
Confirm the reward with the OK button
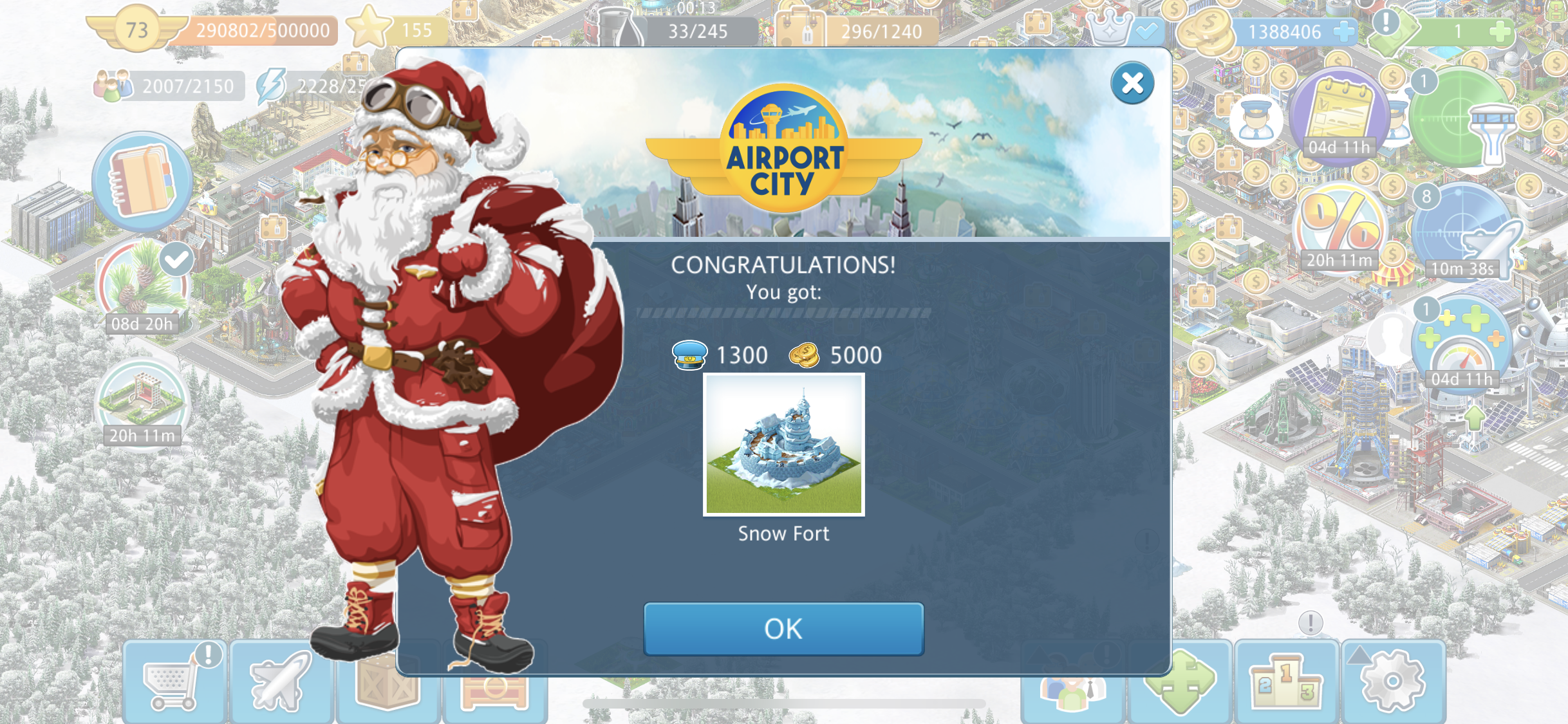click(x=783, y=629)
